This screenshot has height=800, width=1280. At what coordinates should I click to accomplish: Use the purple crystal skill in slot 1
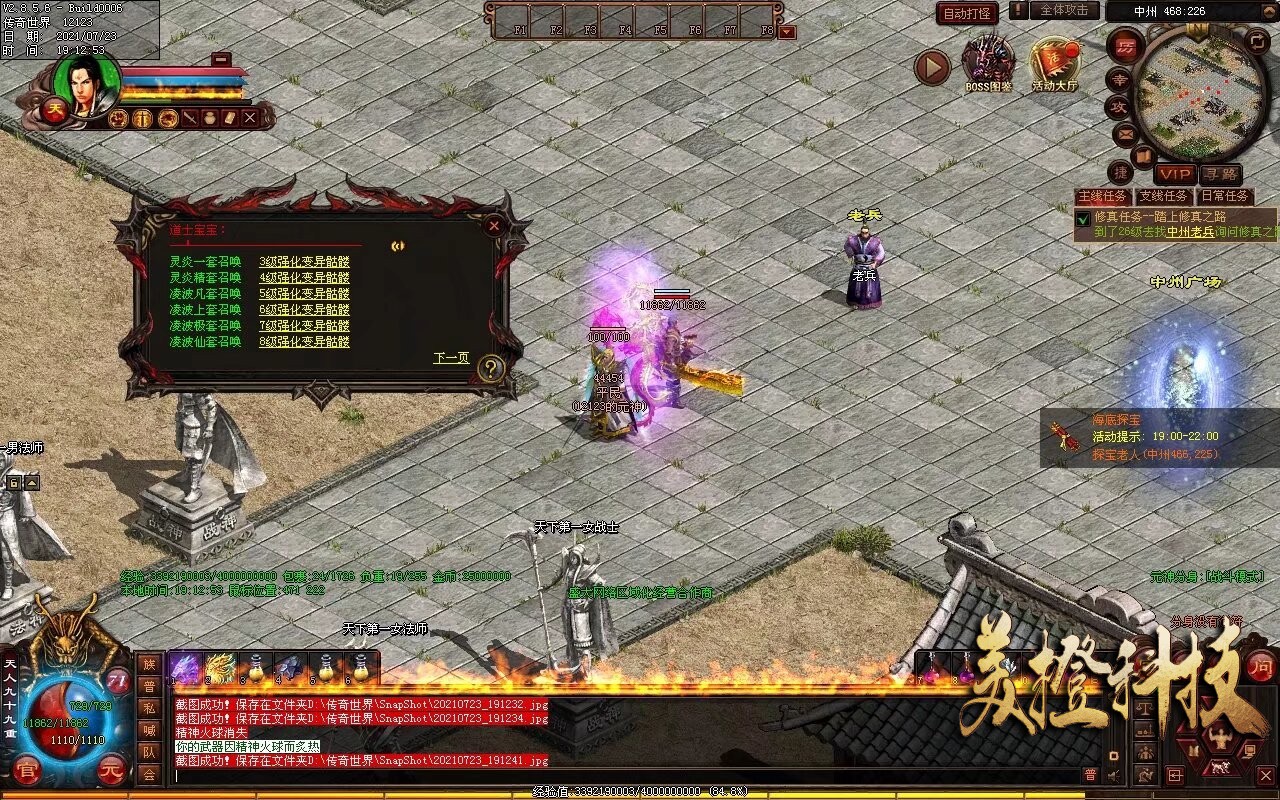[186, 668]
